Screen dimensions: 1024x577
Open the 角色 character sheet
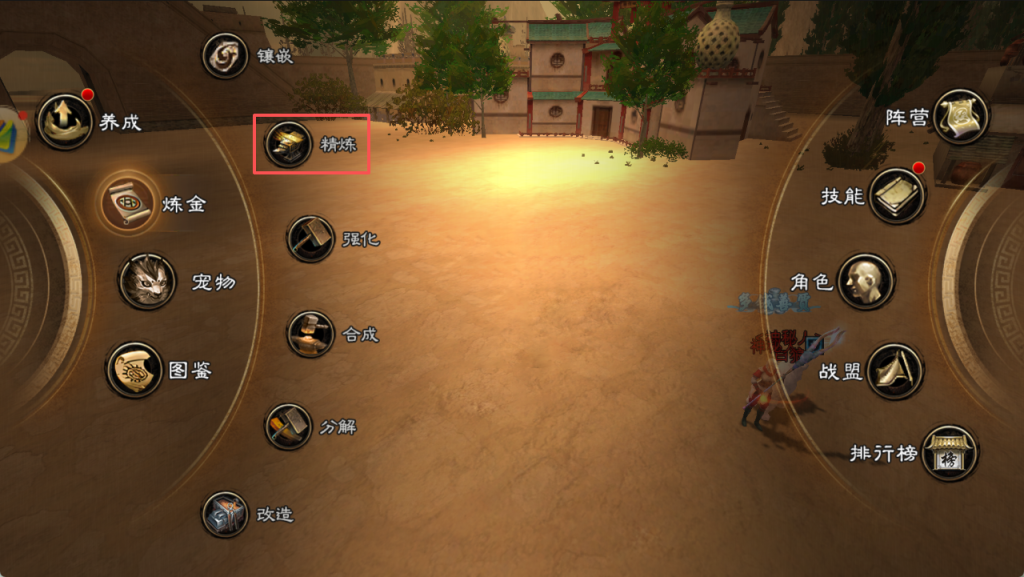click(x=865, y=281)
